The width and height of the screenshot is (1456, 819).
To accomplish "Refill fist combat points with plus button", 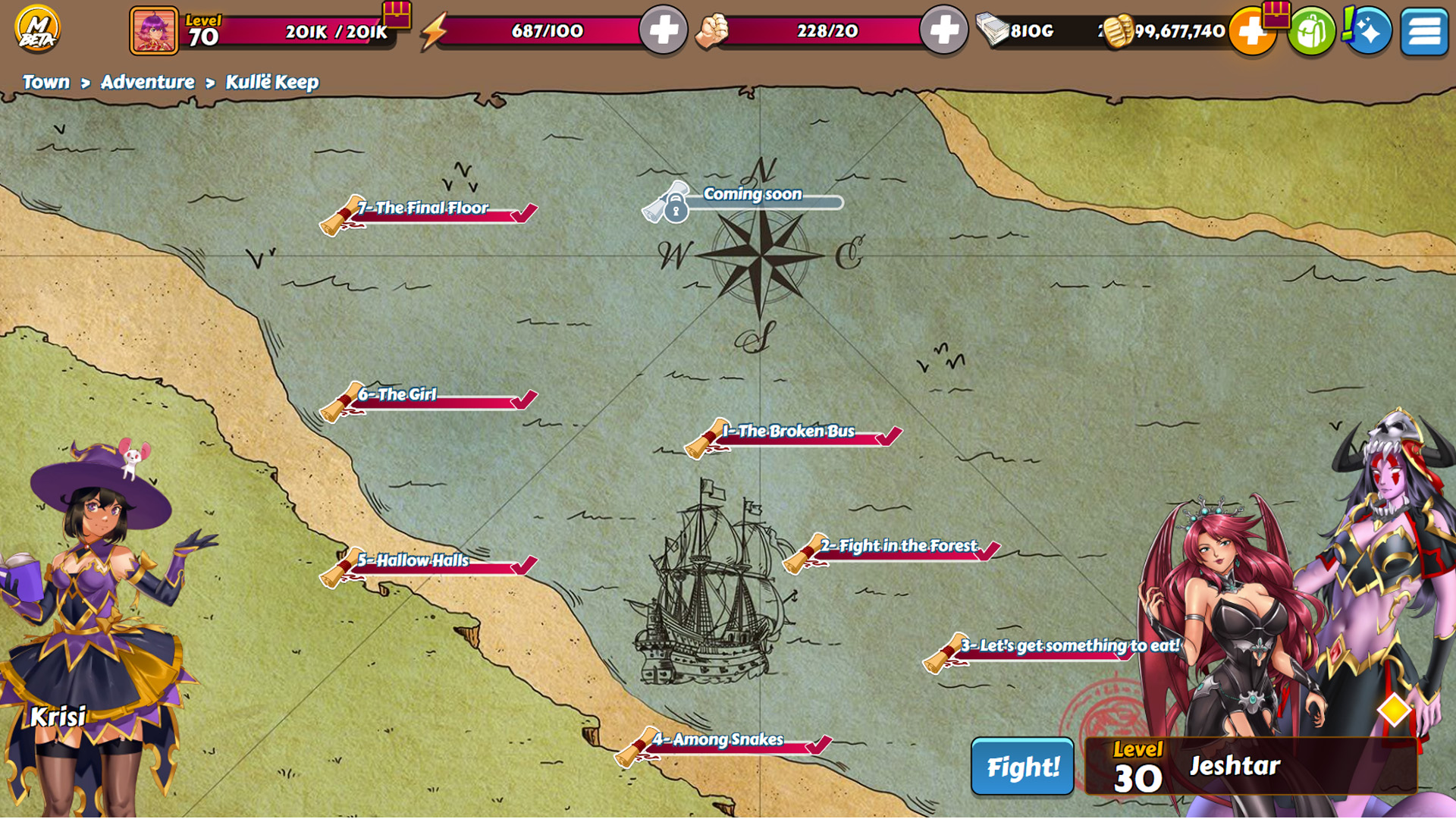I will [943, 31].
